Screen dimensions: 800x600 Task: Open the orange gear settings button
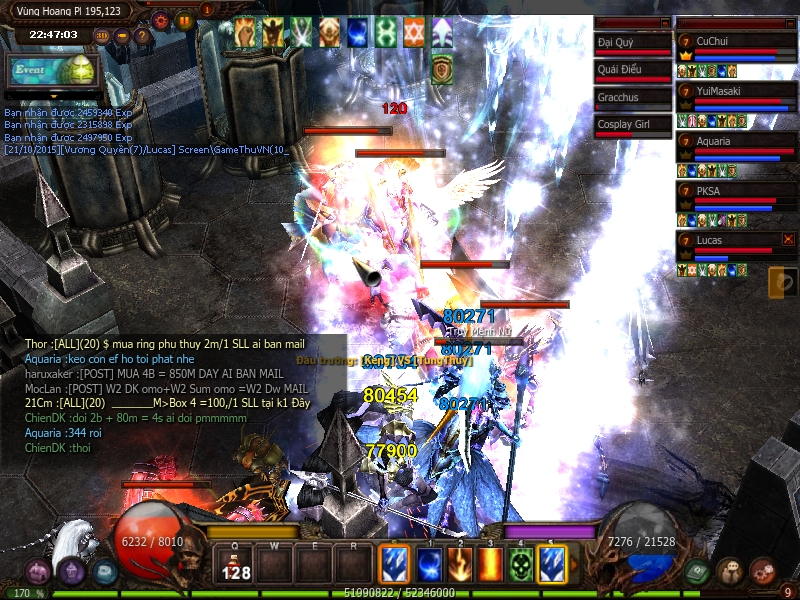coord(161,19)
